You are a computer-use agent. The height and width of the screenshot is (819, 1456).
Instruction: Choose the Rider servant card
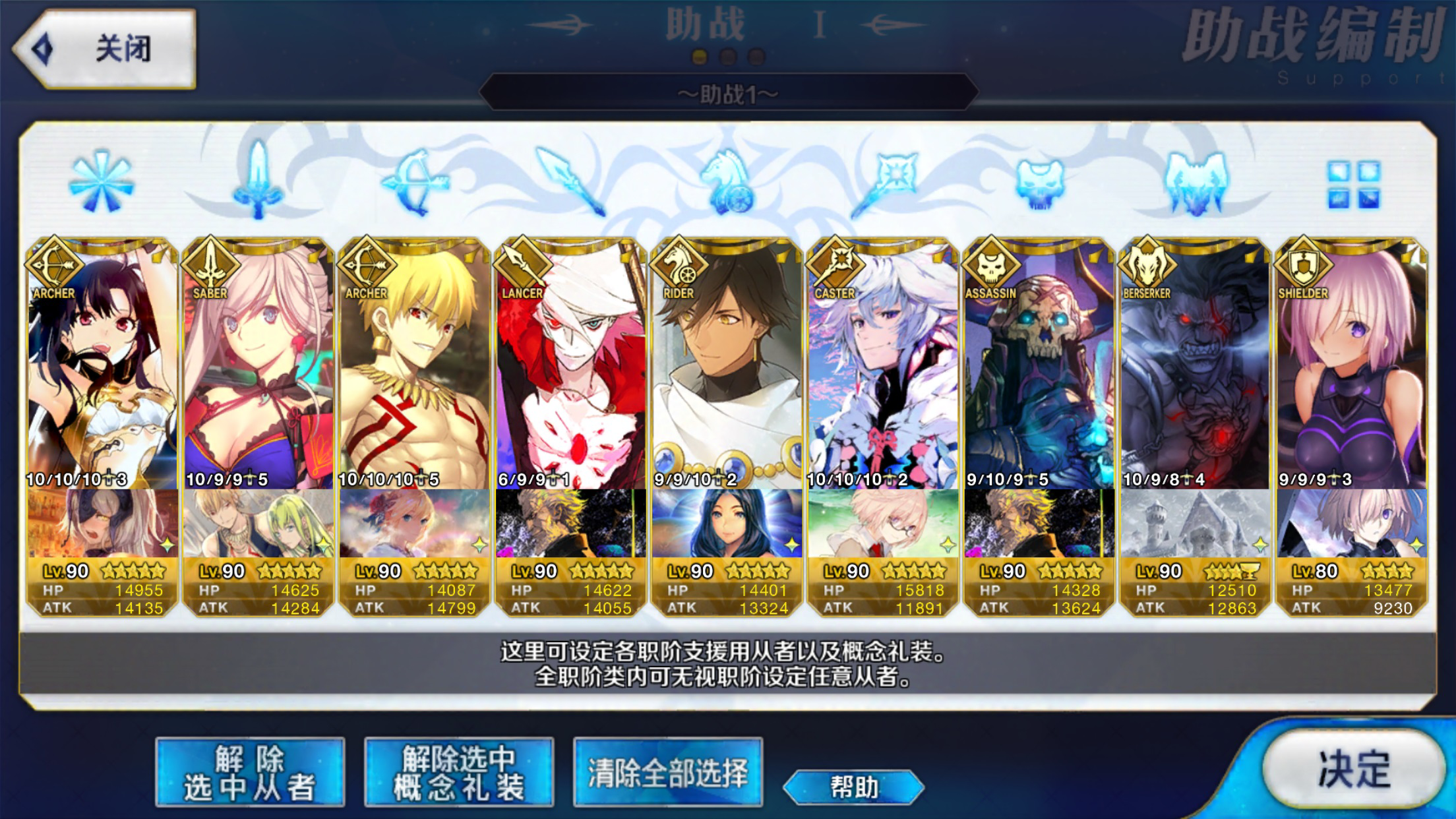point(727,369)
